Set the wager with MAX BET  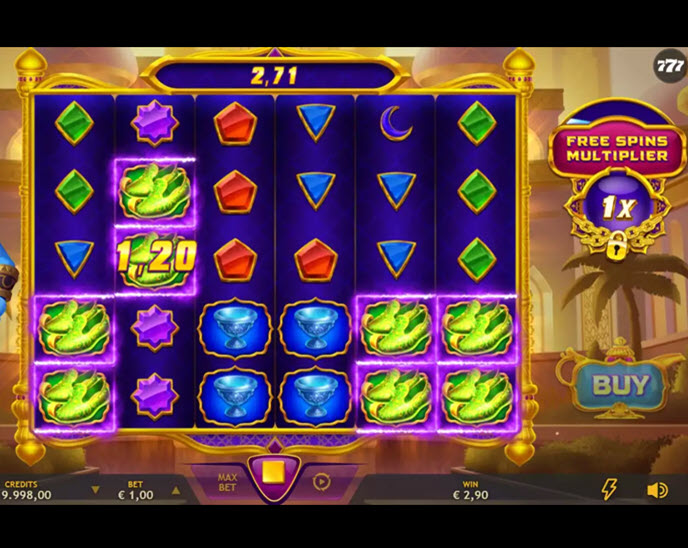tap(227, 482)
